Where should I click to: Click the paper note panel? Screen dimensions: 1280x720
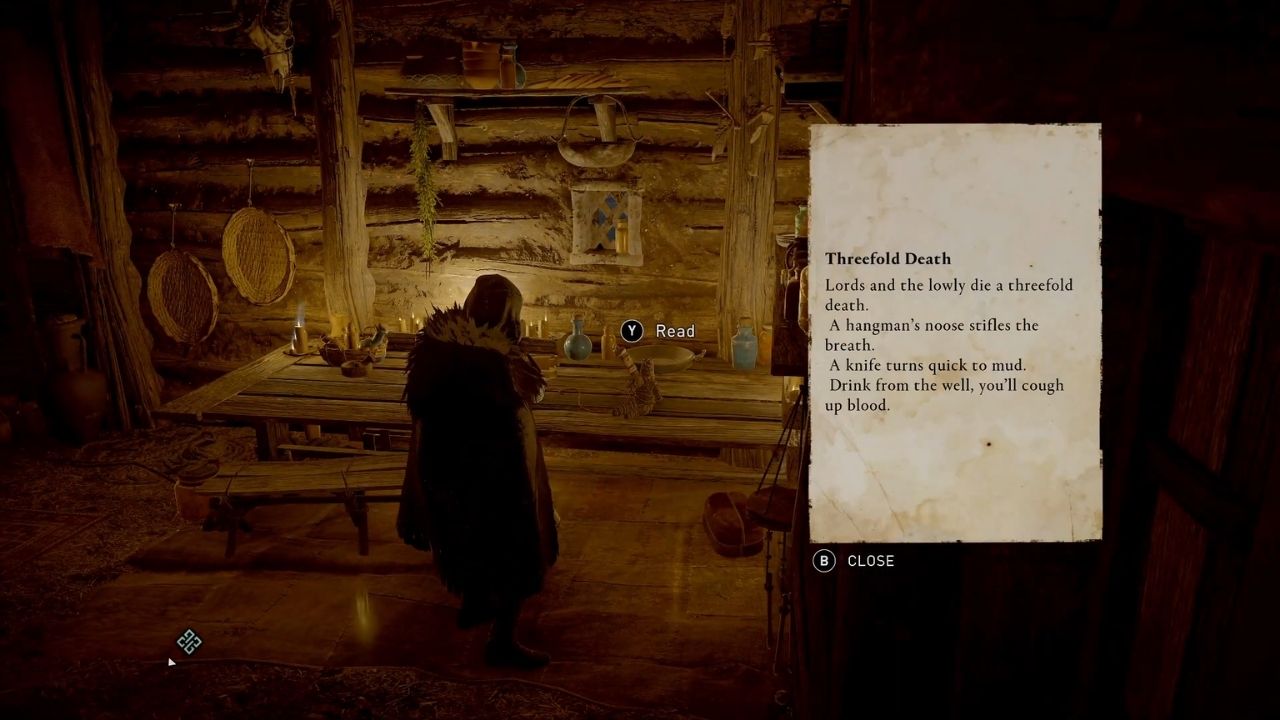955,330
